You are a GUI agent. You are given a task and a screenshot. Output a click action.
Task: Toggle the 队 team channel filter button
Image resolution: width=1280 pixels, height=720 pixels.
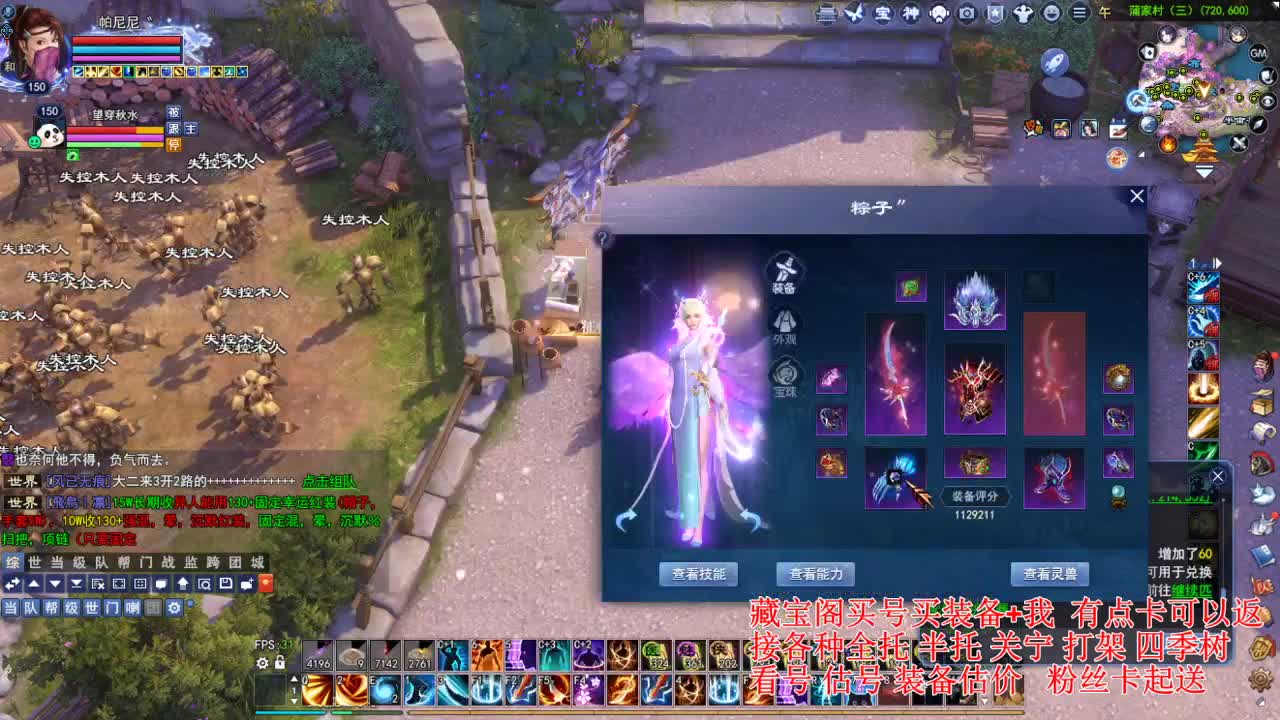(x=33, y=607)
